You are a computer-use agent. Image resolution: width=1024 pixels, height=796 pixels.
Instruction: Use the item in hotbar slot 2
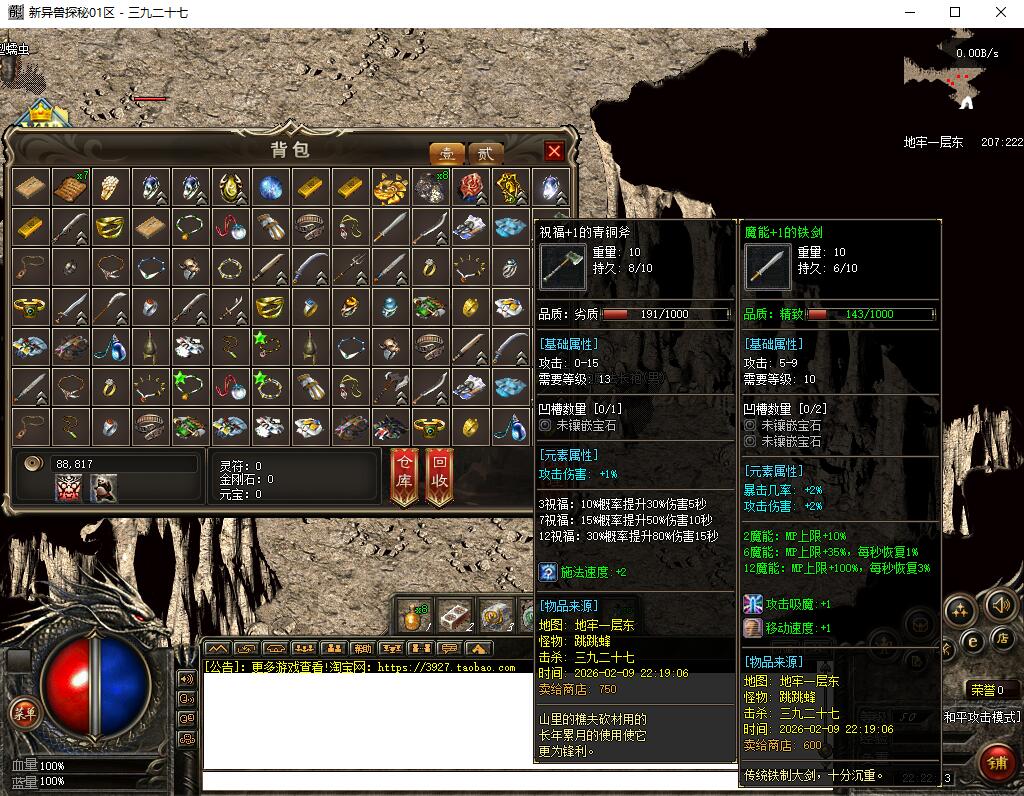[454, 615]
